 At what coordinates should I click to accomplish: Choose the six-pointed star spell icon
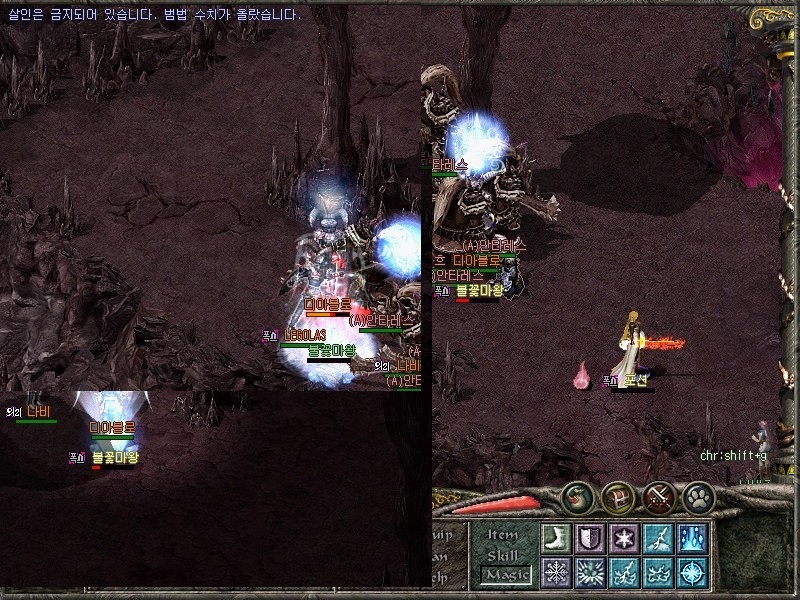(x=624, y=539)
